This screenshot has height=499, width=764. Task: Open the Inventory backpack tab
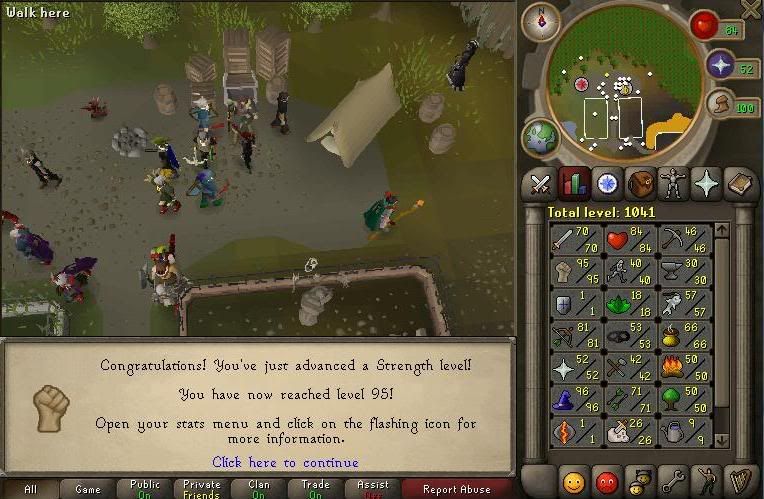pos(641,184)
